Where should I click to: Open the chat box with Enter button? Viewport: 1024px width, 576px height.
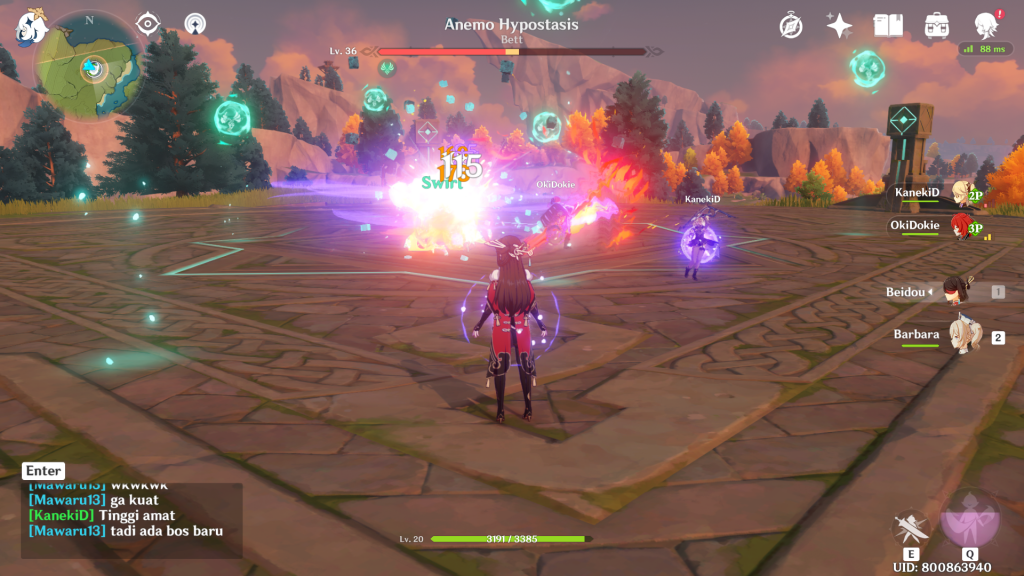[x=44, y=471]
